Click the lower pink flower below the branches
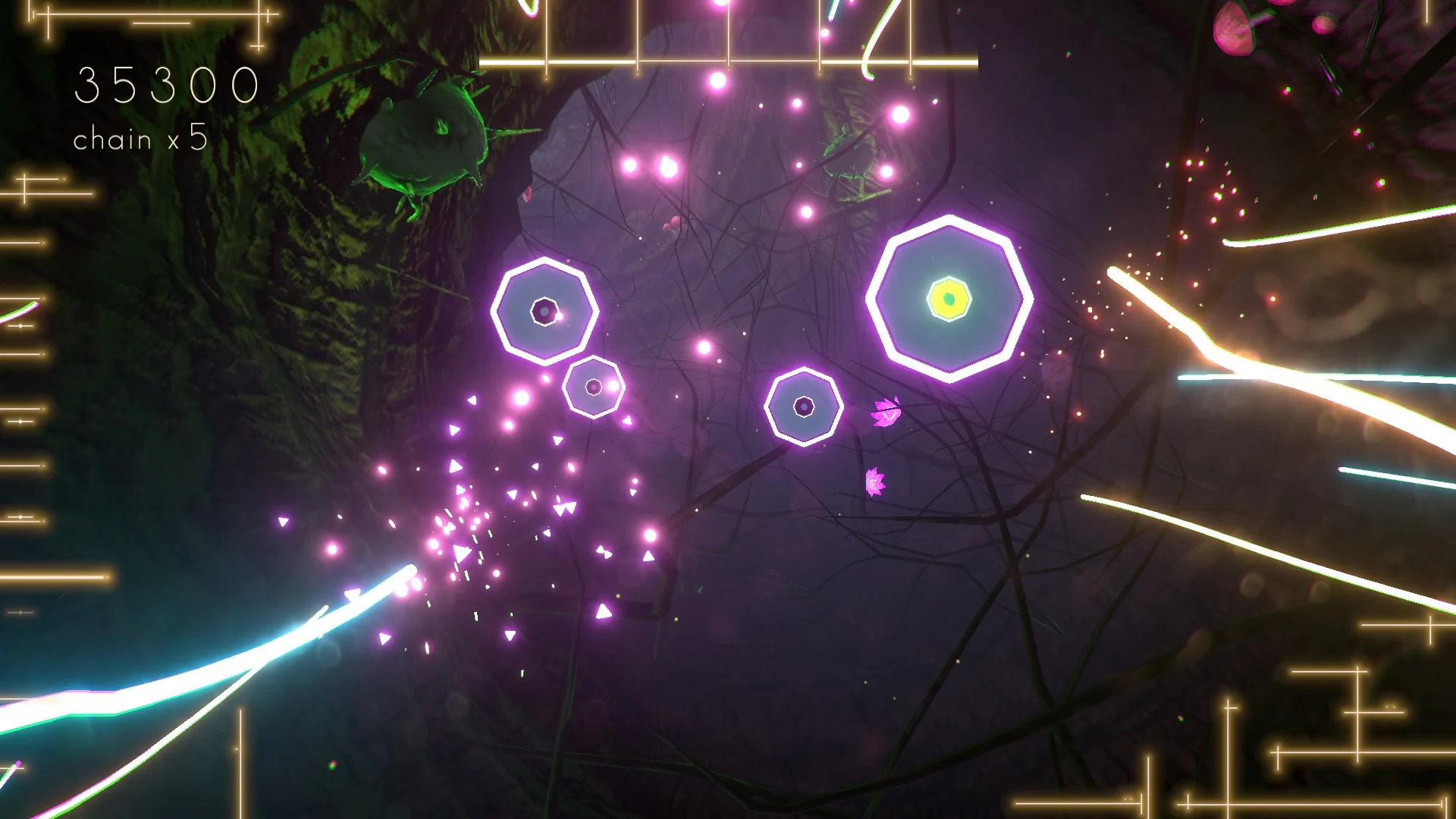The height and width of the screenshot is (819, 1456). coord(874,482)
